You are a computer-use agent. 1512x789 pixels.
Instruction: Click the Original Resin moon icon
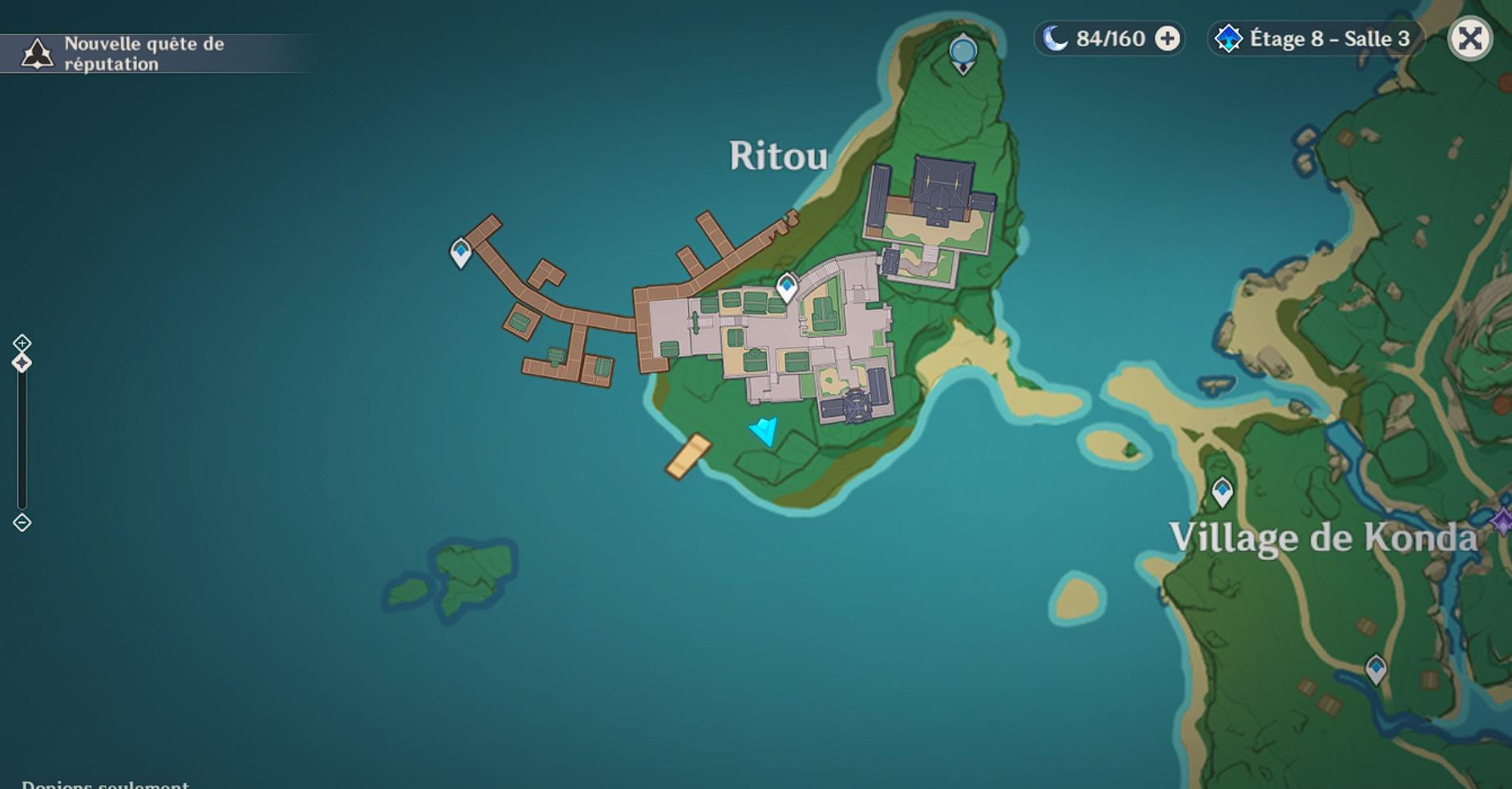(x=1056, y=38)
